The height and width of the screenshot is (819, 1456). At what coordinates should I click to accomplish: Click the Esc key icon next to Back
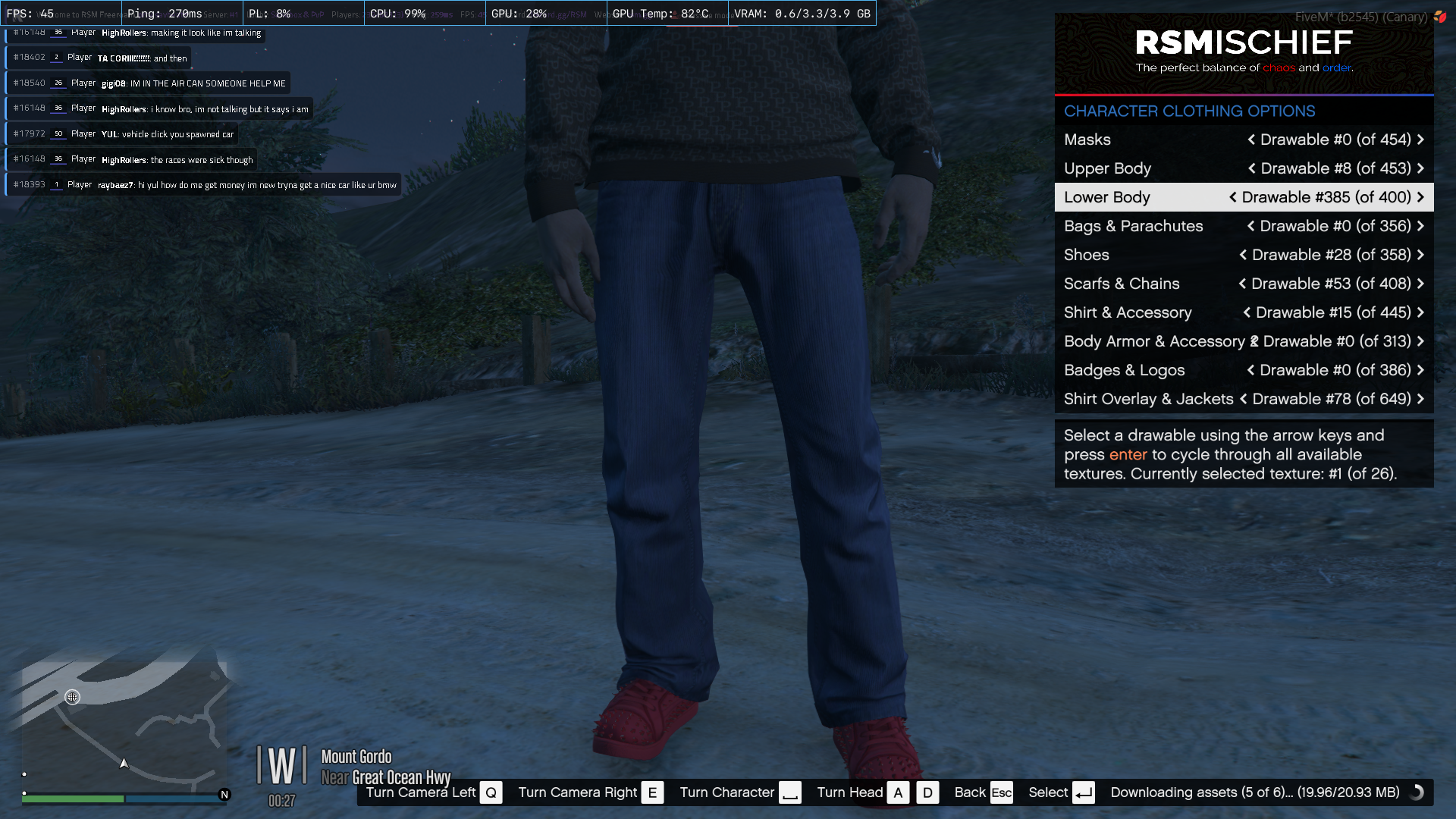tap(1002, 792)
